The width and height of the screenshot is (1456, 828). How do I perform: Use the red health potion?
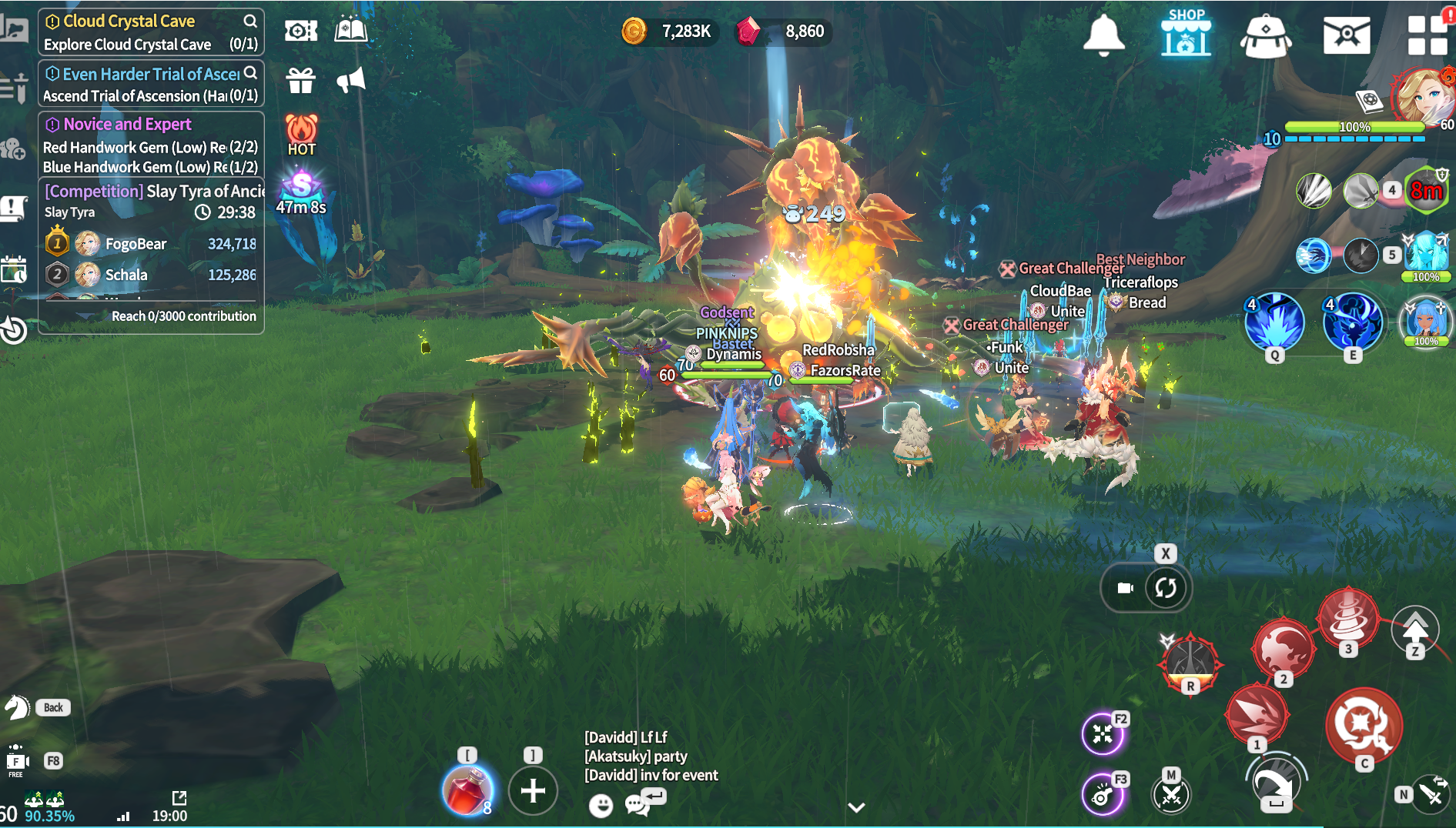467,790
